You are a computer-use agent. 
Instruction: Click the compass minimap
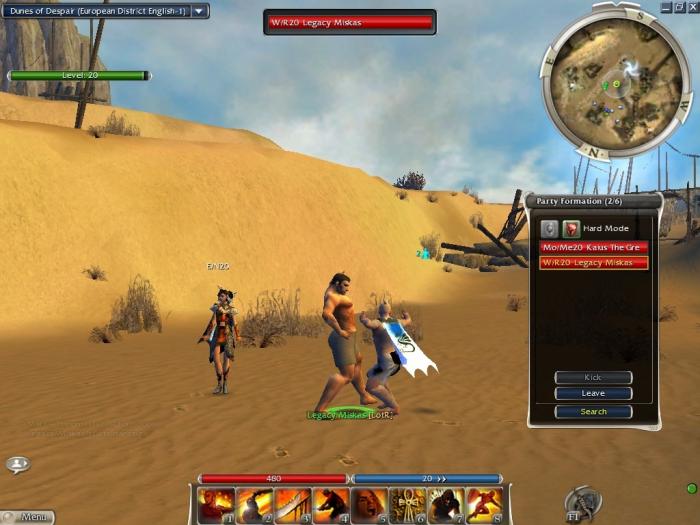pyautogui.click(x=615, y=83)
